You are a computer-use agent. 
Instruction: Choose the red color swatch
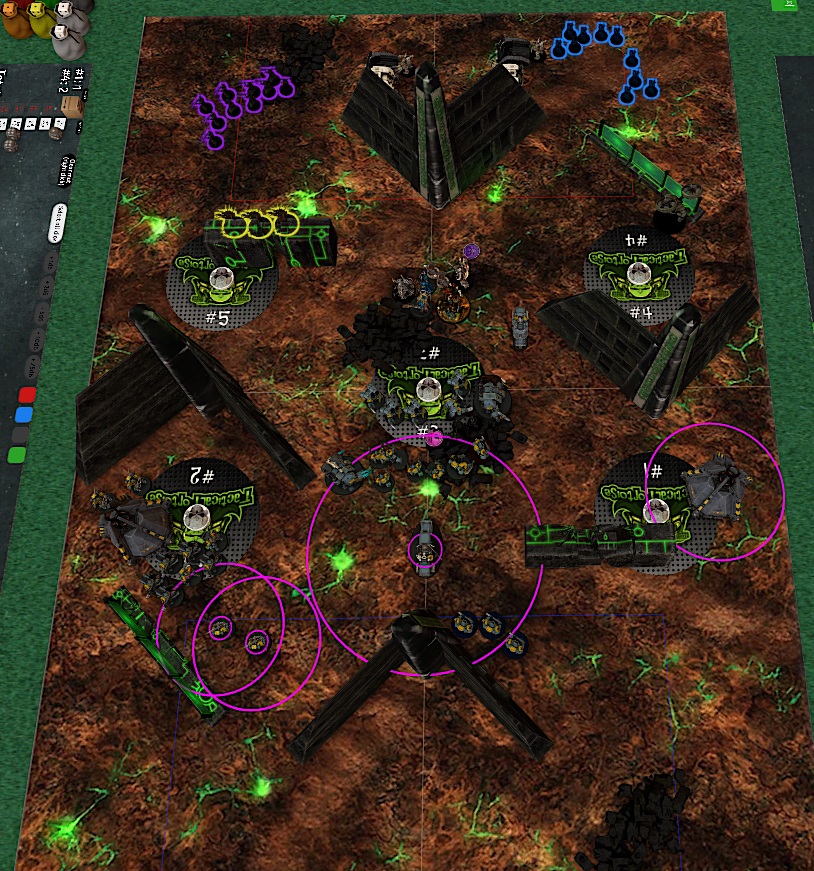[28, 395]
